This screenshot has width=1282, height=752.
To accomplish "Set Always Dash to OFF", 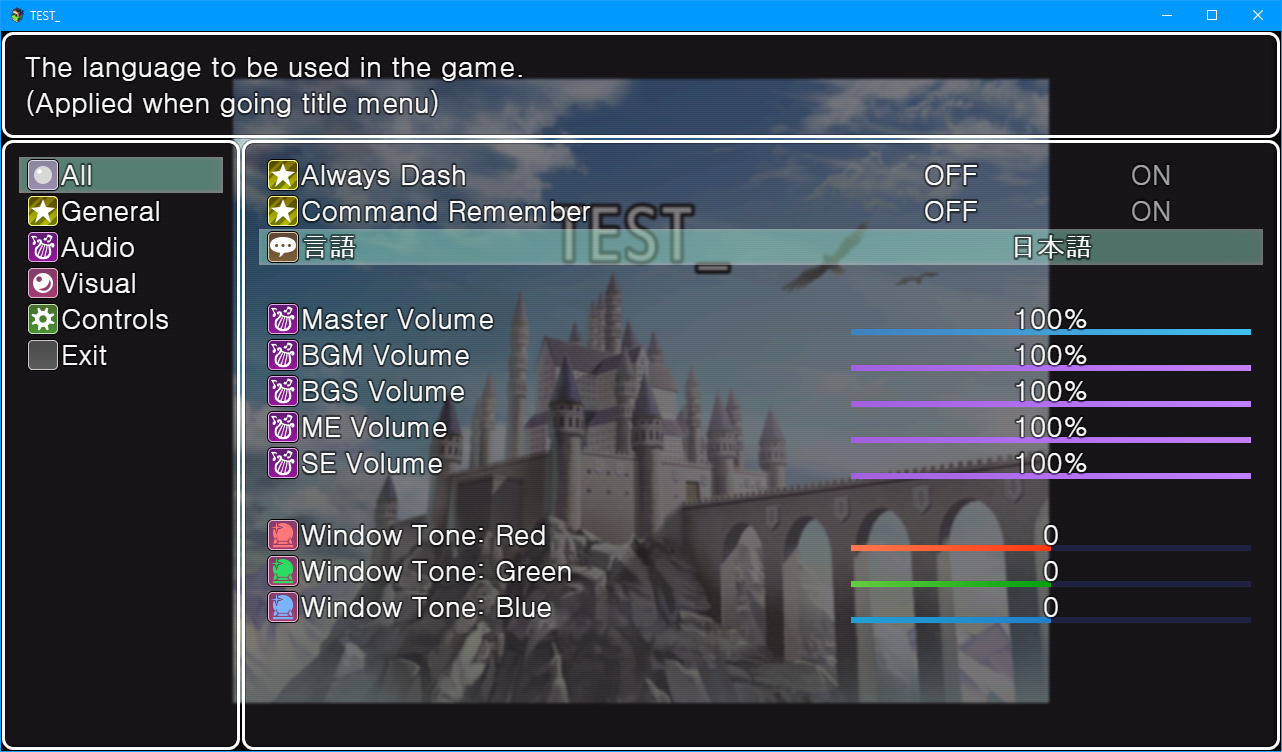I will tap(949, 175).
